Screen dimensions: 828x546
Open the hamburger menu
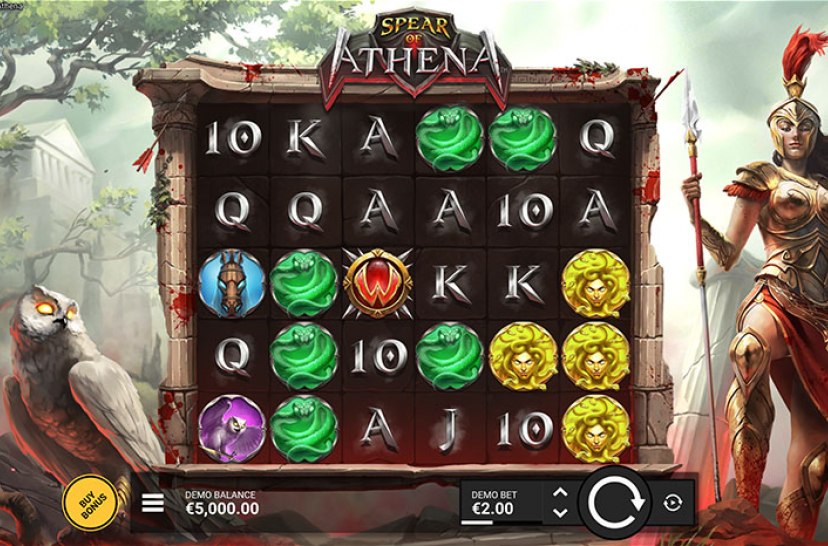[153, 503]
